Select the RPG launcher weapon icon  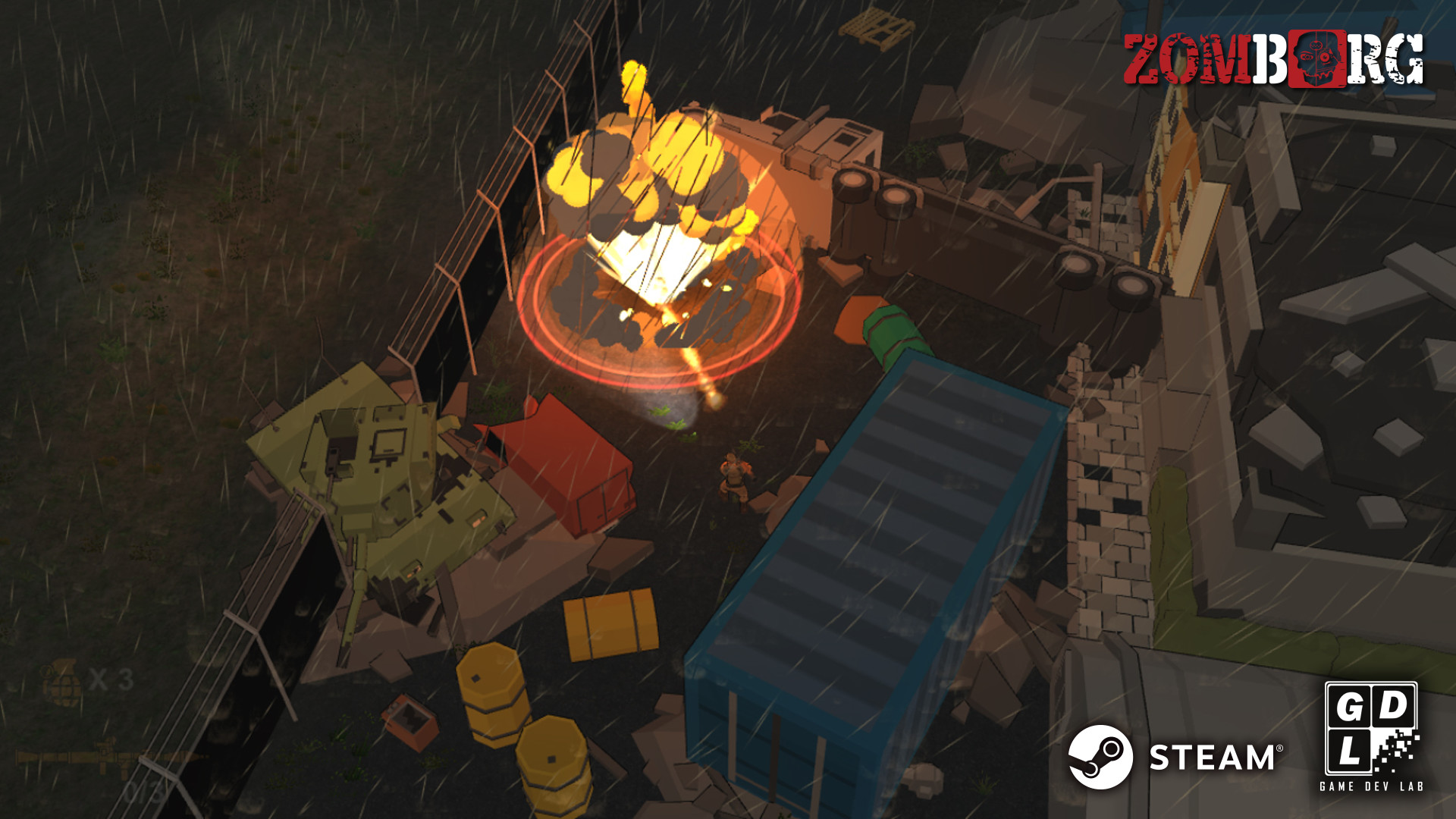(106, 757)
